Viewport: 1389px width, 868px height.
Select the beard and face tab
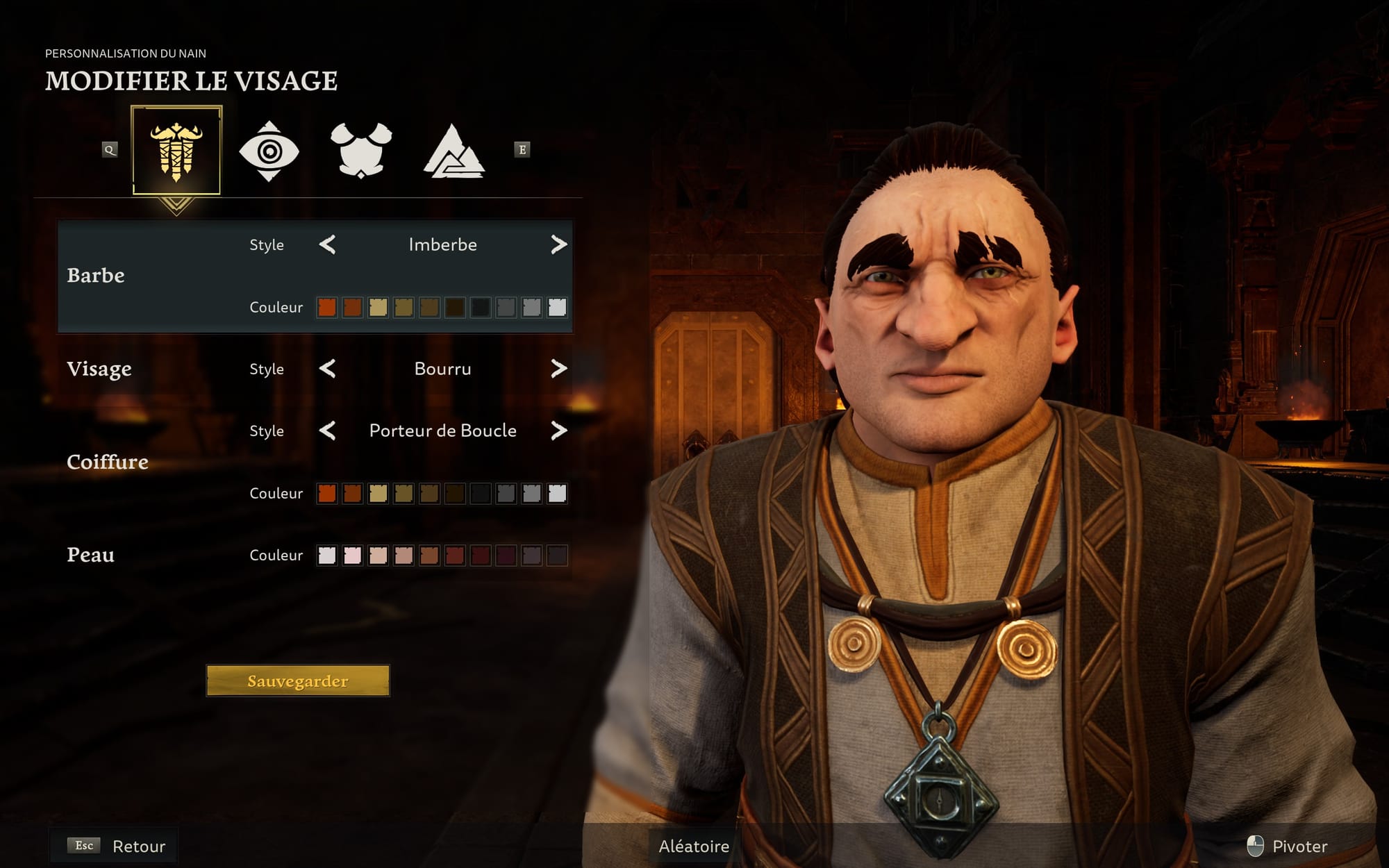(176, 151)
